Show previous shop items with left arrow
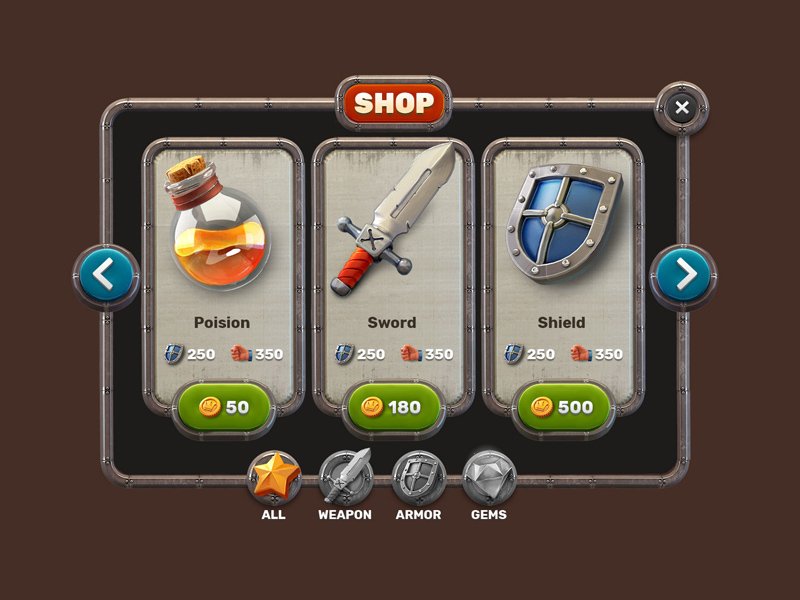 pyautogui.click(x=105, y=275)
